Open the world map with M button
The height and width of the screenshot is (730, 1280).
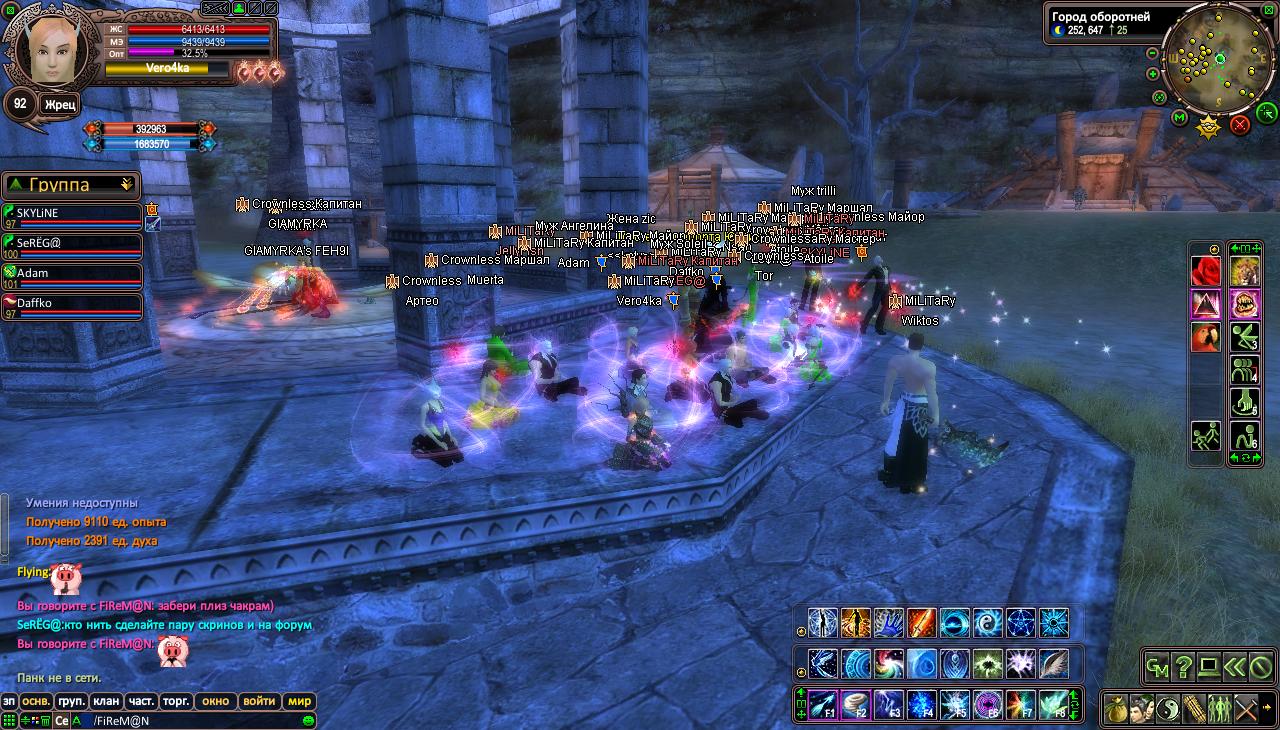(1180, 118)
